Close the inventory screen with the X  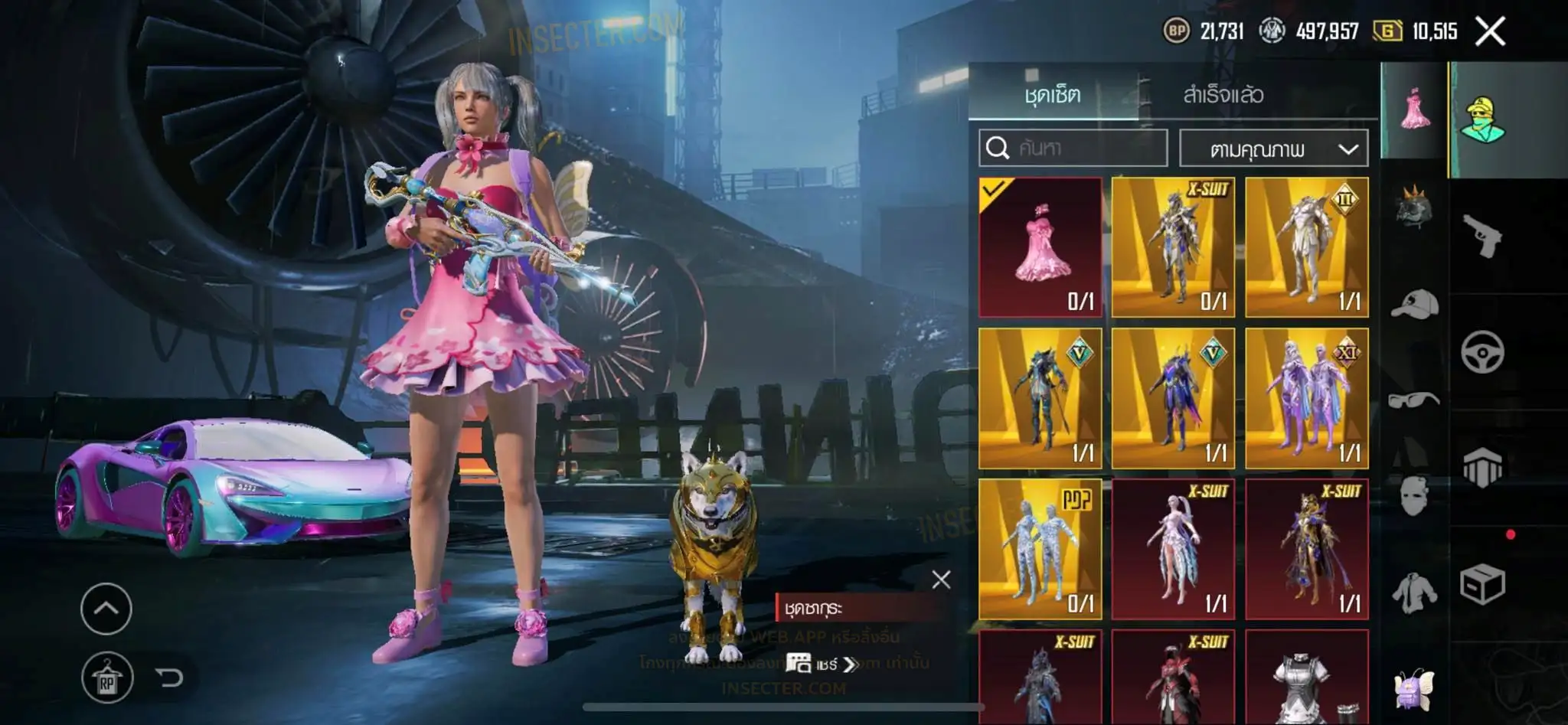pyautogui.click(x=1490, y=31)
